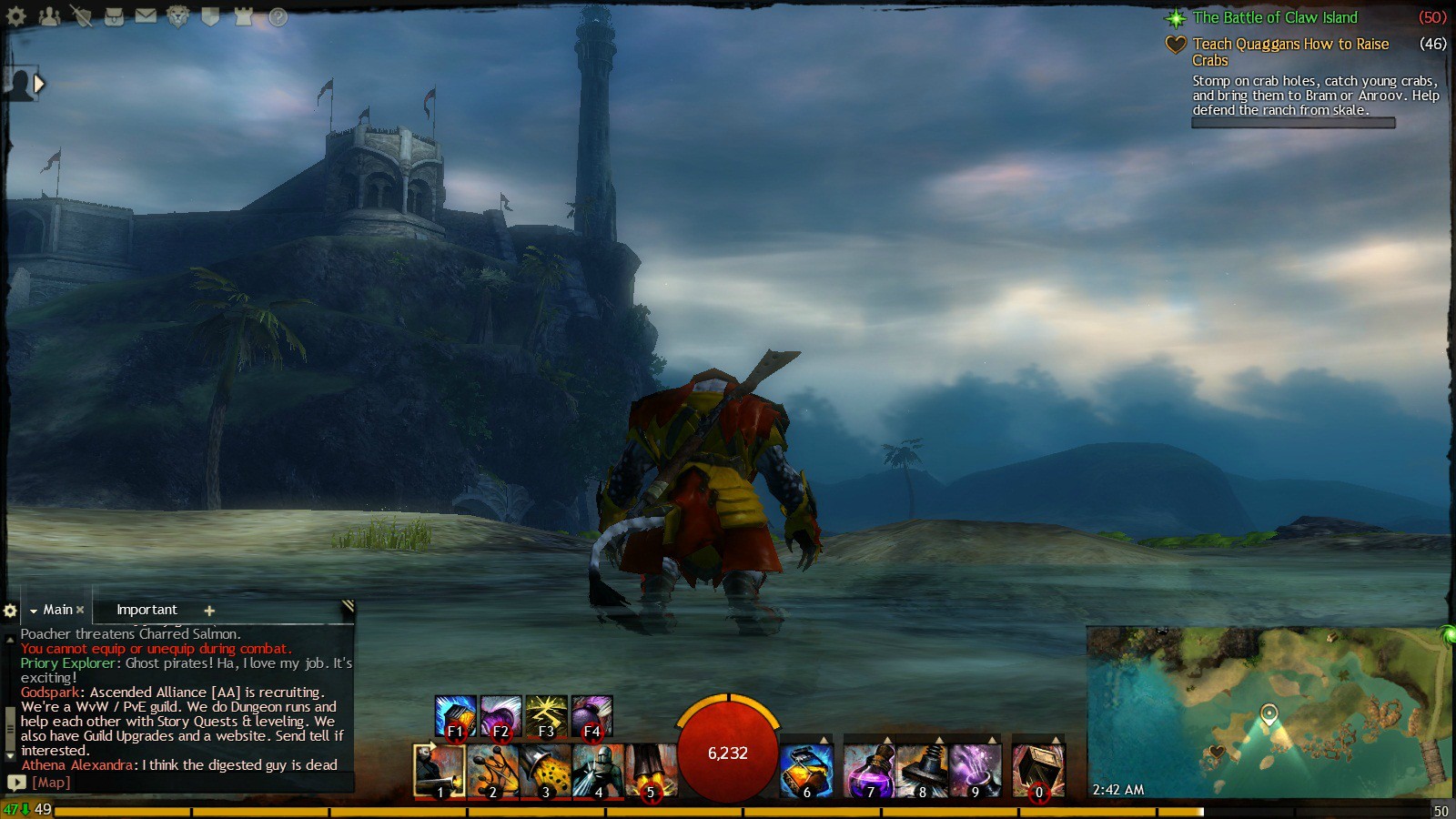Viewport: 1456px width, 819px height.
Task: Add a new chat tab
Action: coord(209,611)
